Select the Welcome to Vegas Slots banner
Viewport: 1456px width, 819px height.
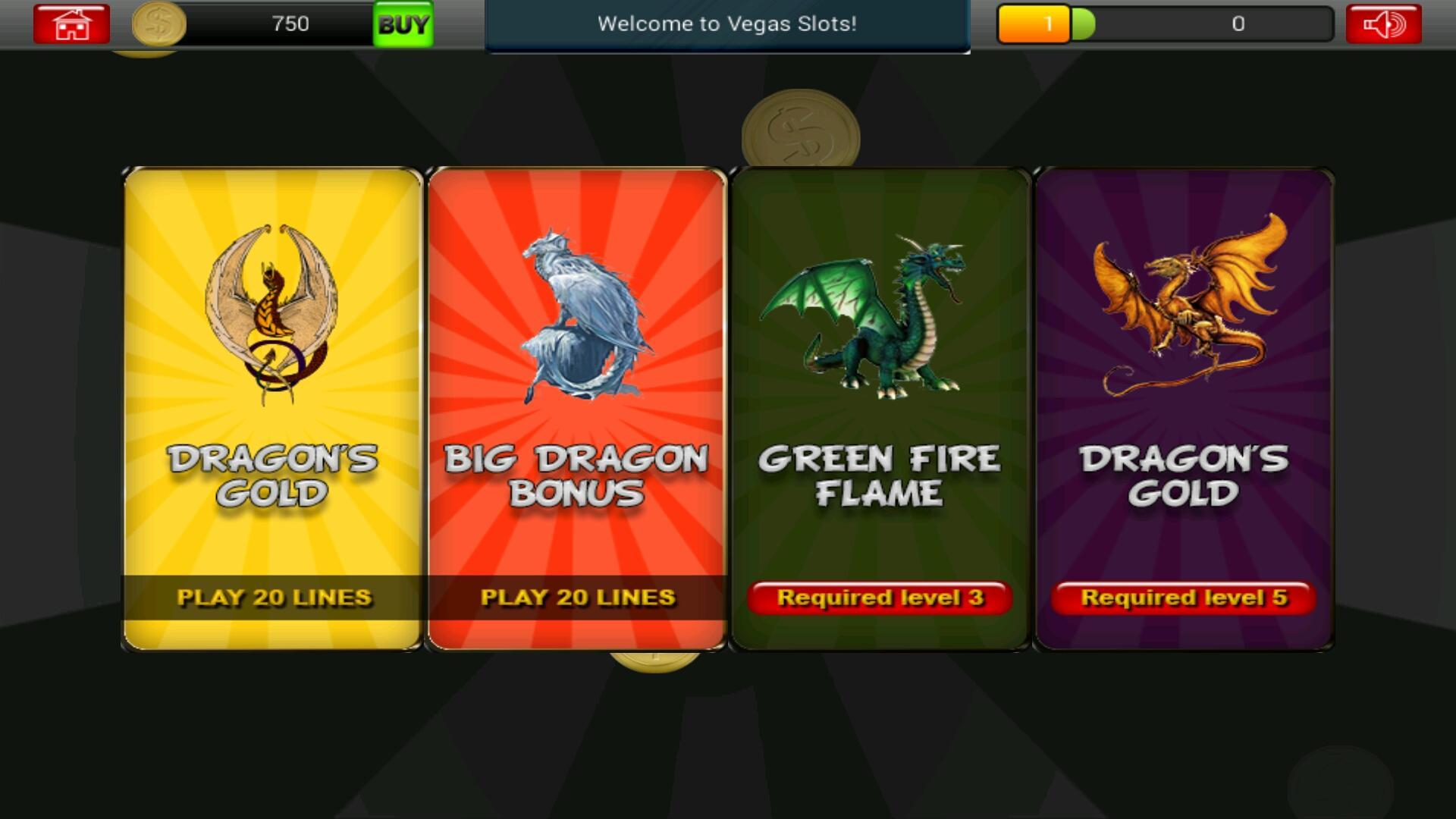(727, 24)
